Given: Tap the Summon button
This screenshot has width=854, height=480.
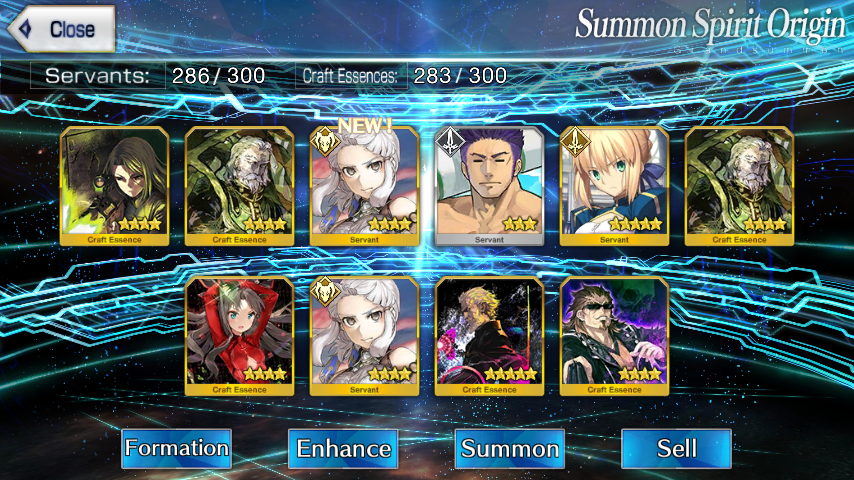Looking at the screenshot, I should 510,449.
